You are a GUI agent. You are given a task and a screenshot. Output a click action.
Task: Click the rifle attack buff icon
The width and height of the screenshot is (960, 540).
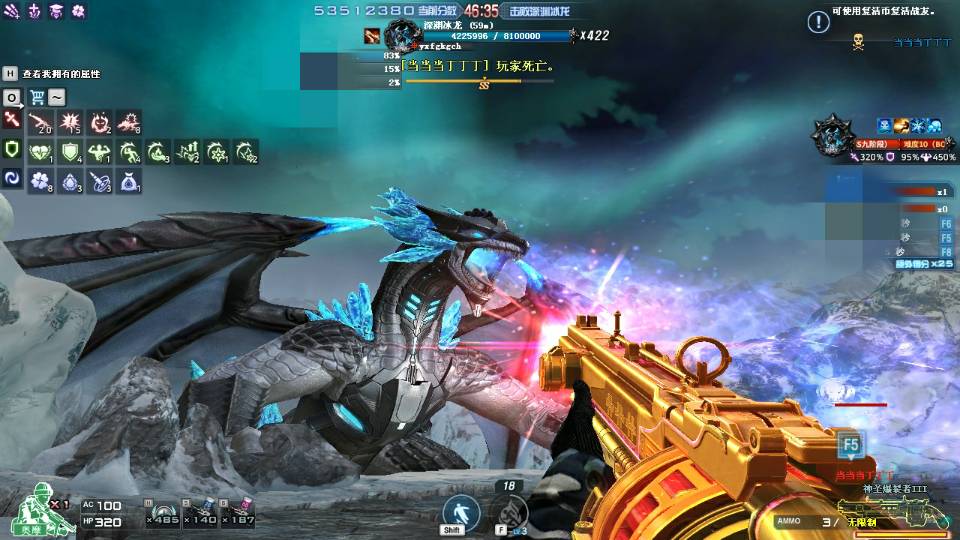click(40, 122)
